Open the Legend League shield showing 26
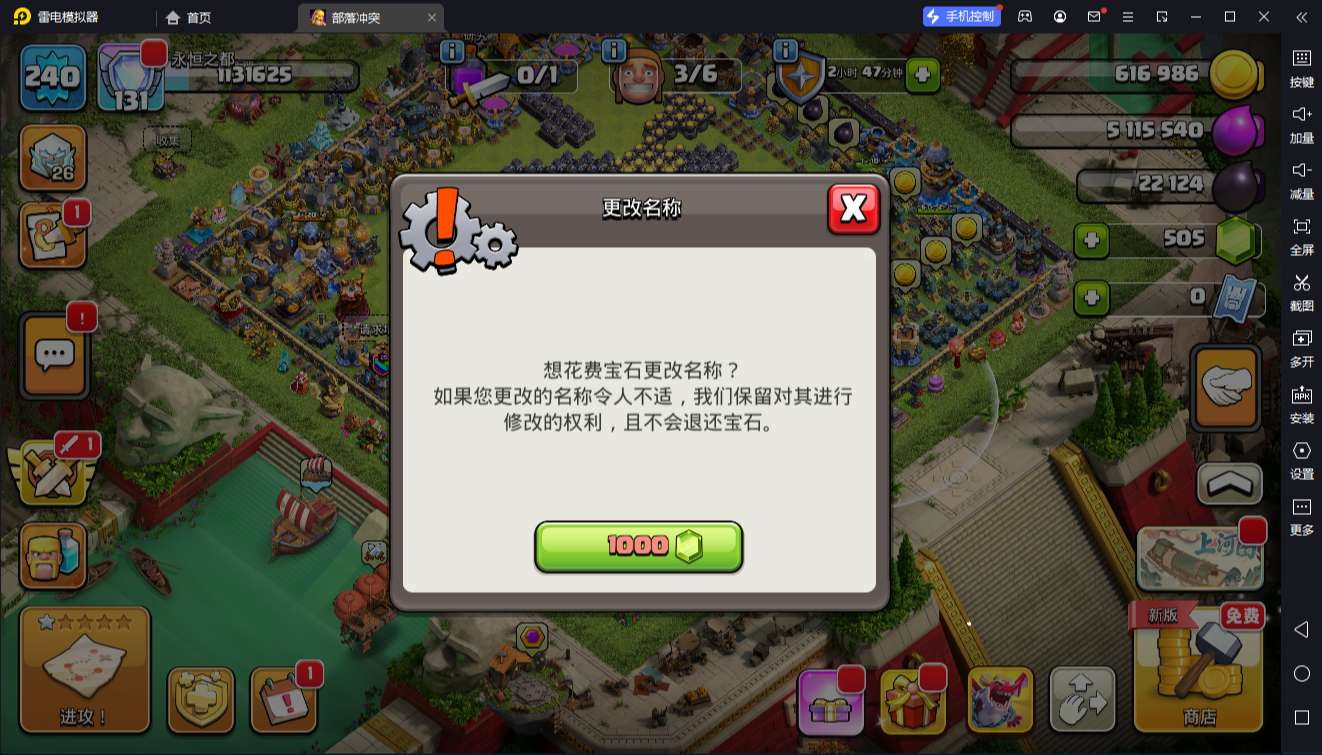1322x755 pixels. pyautogui.click(x=52, y=158)
